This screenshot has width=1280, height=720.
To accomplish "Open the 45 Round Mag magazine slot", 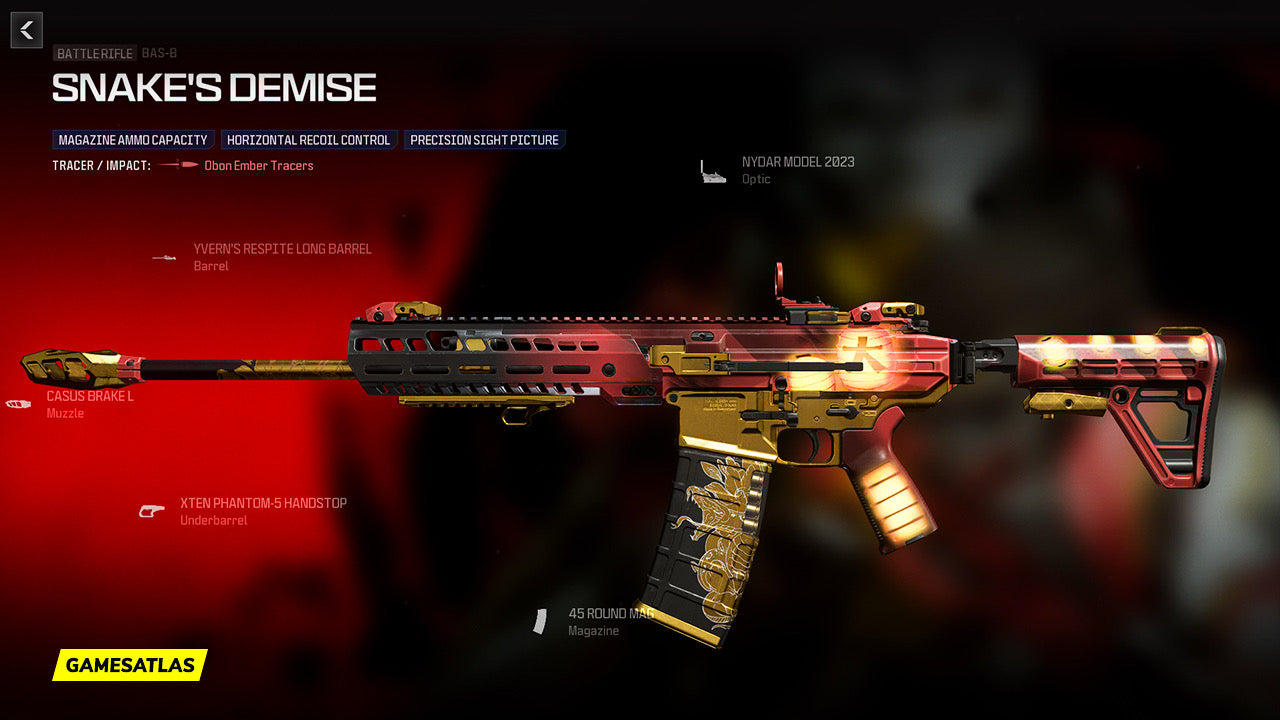I will [x=610, y=614].
